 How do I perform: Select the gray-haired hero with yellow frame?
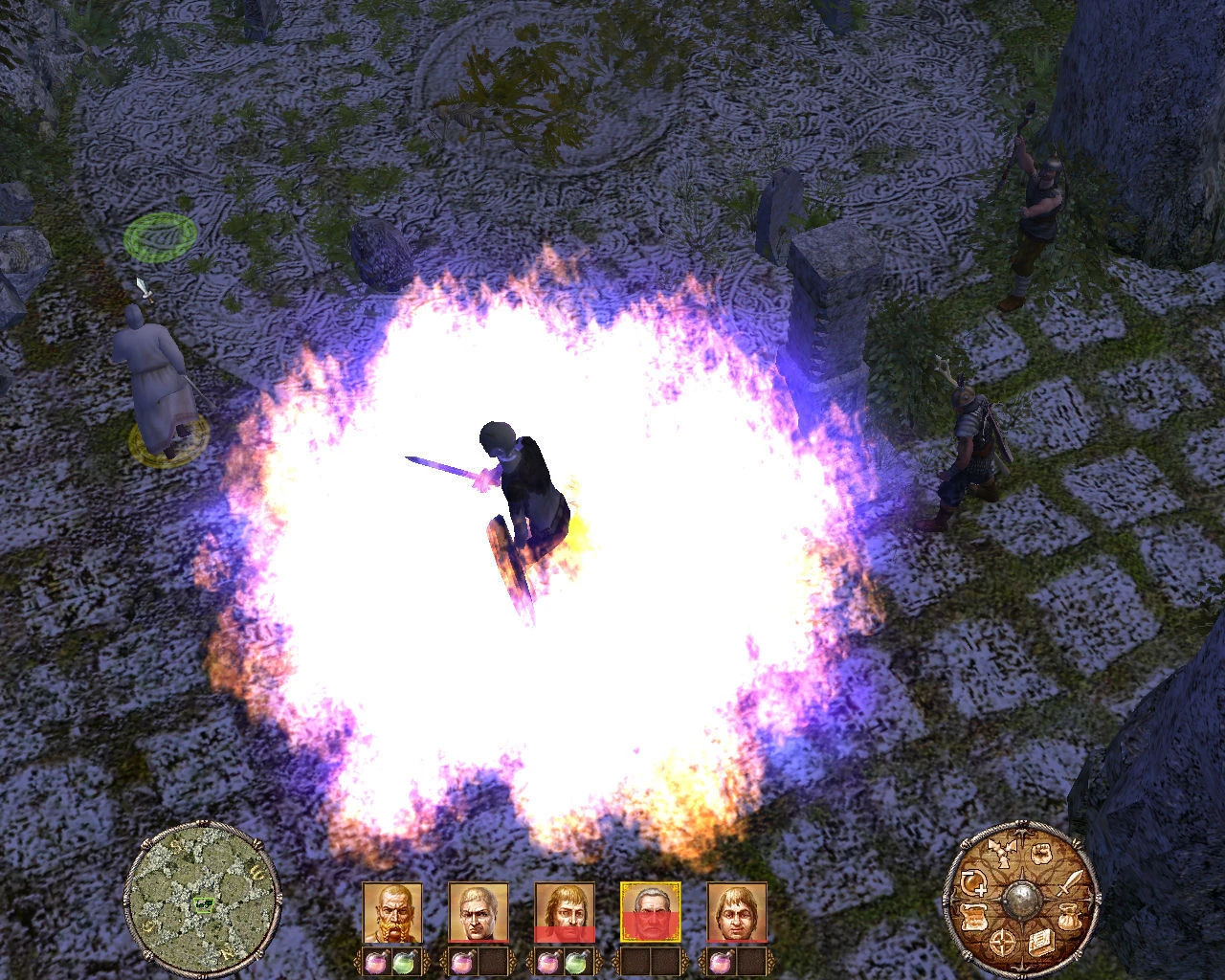pyautogui.click(x=651, y=912)
